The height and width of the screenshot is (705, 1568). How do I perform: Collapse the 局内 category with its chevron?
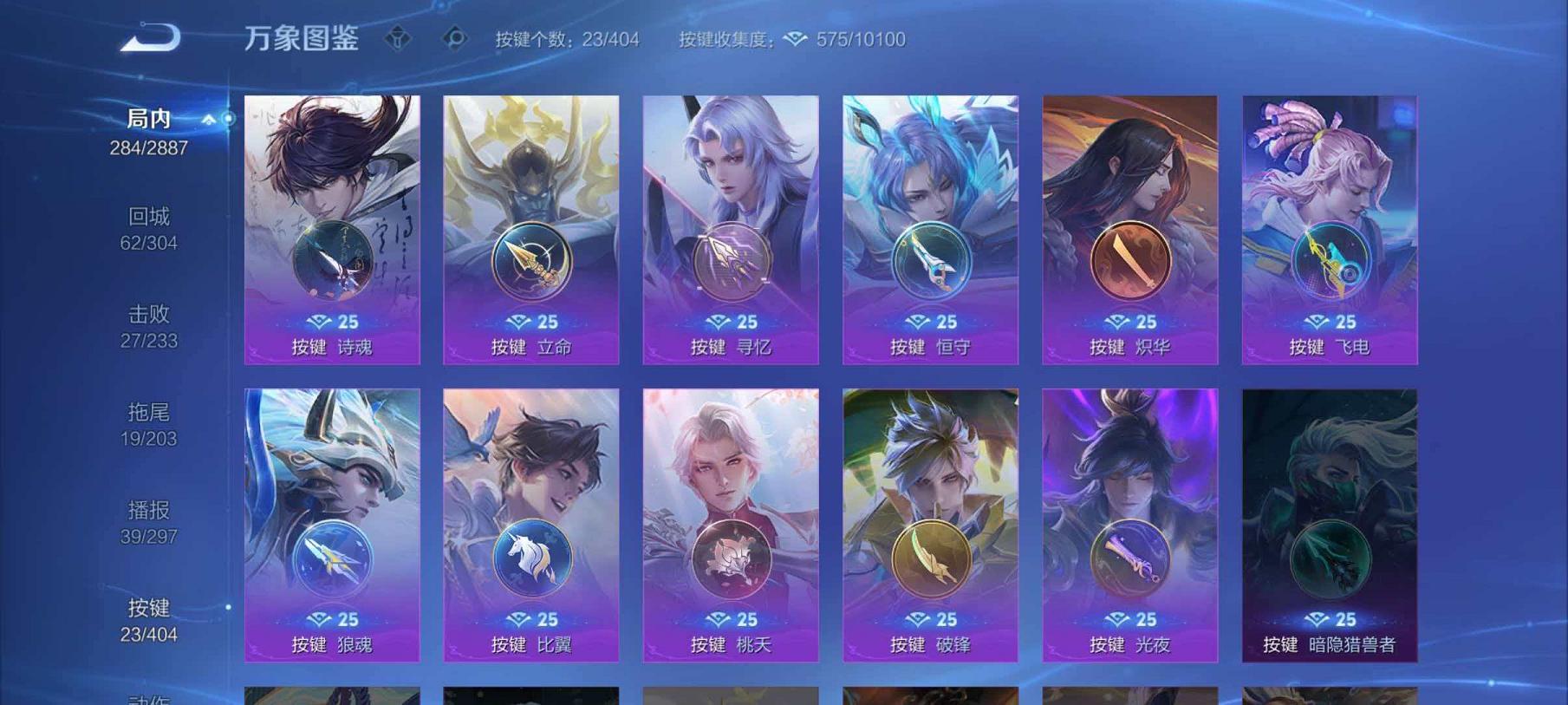[x=207, y=121]
